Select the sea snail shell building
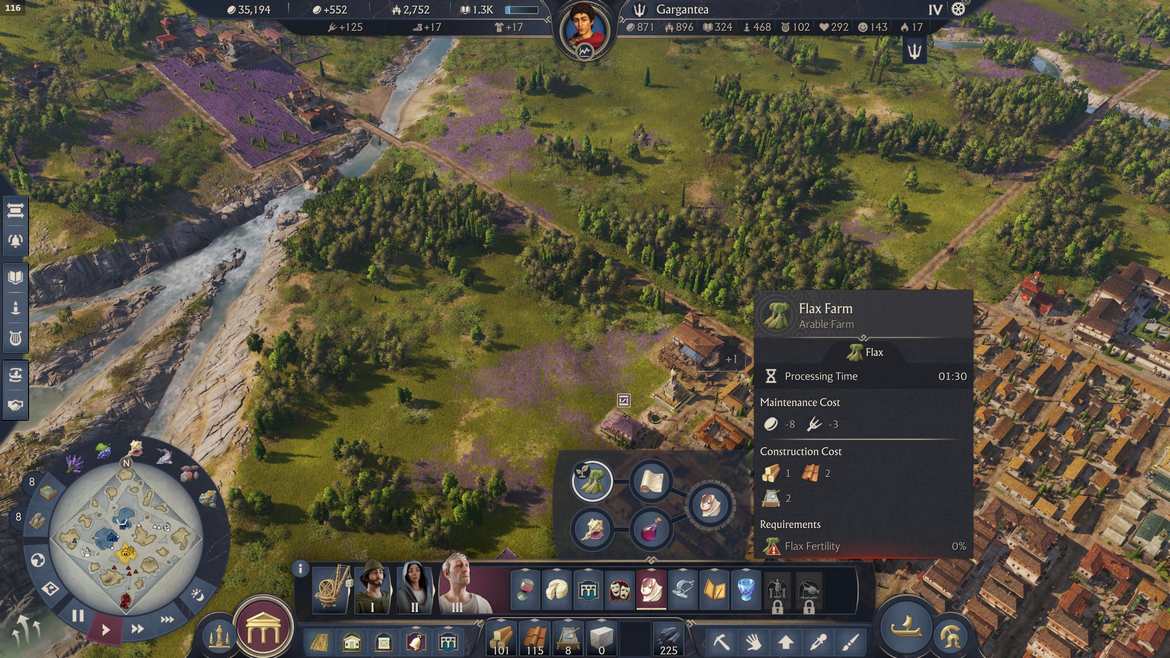Image resolution: width=1170 pixels, height=658 pixels. pos(592,527)
